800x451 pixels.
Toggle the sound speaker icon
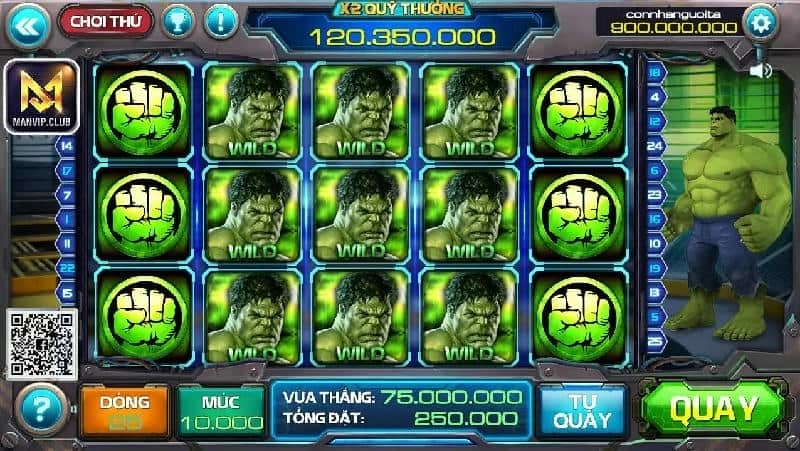click(761, 70)
